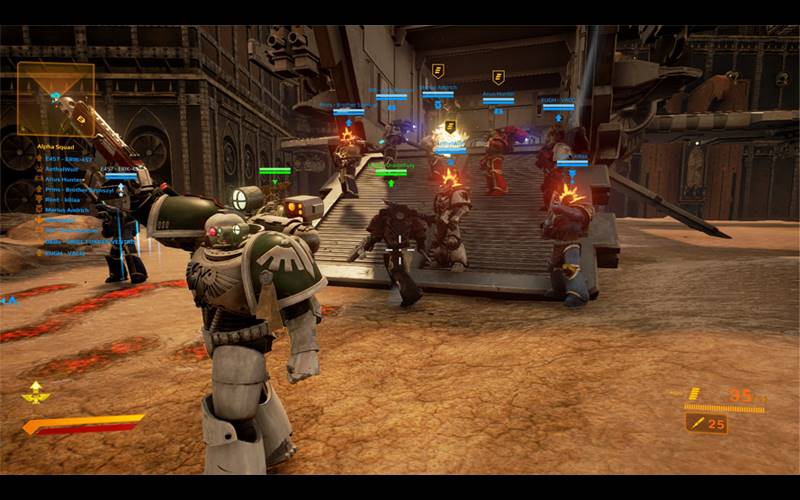Screen dimensions: 800x500
Task: Click the orange minimap panel
Action: (x=56, y=99)
